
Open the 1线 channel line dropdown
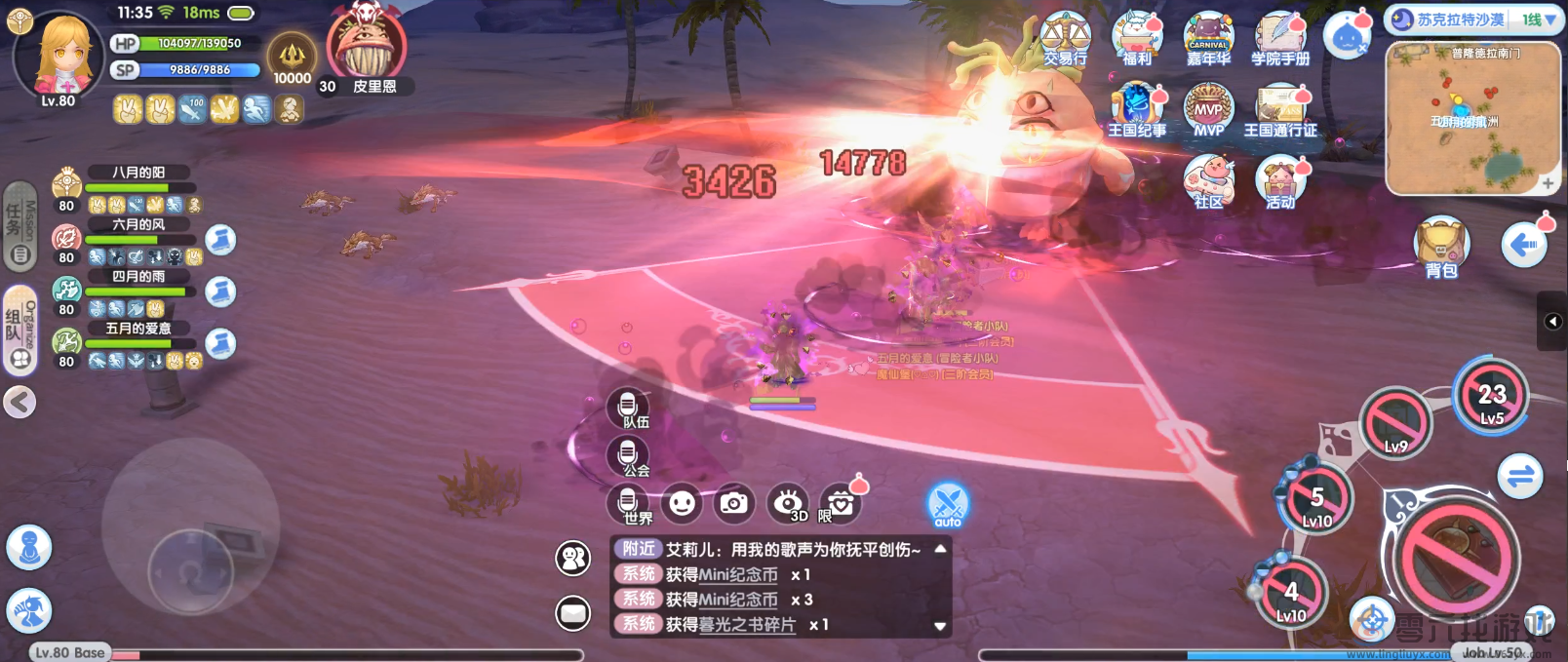coord(1539,19)
